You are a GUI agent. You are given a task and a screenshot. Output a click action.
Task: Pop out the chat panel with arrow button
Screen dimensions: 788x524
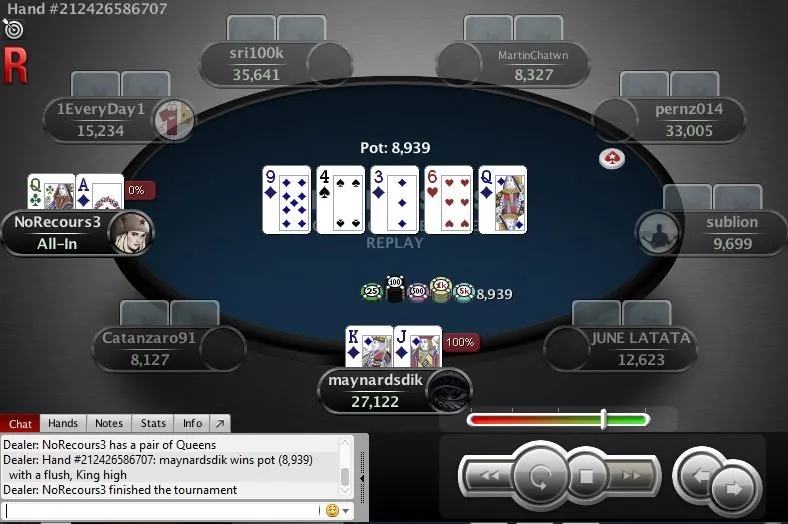tap(220, 424)
